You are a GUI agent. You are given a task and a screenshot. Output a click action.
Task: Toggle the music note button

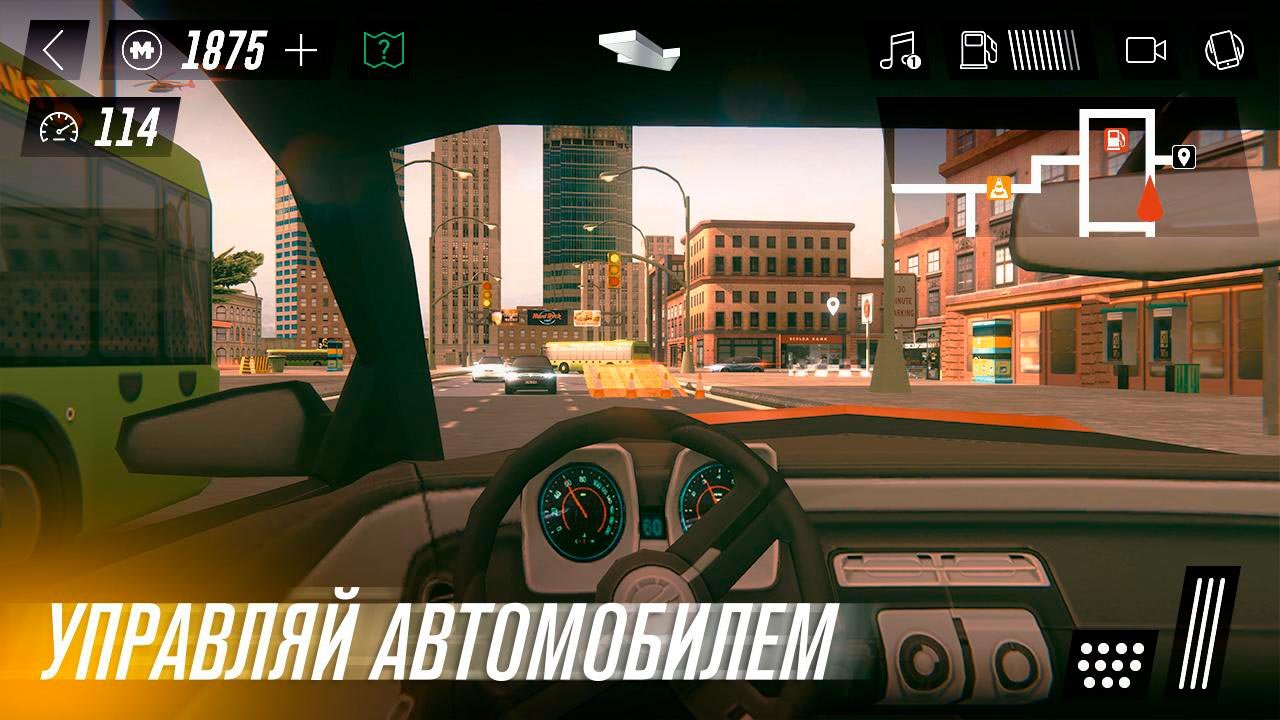[898, 50]
